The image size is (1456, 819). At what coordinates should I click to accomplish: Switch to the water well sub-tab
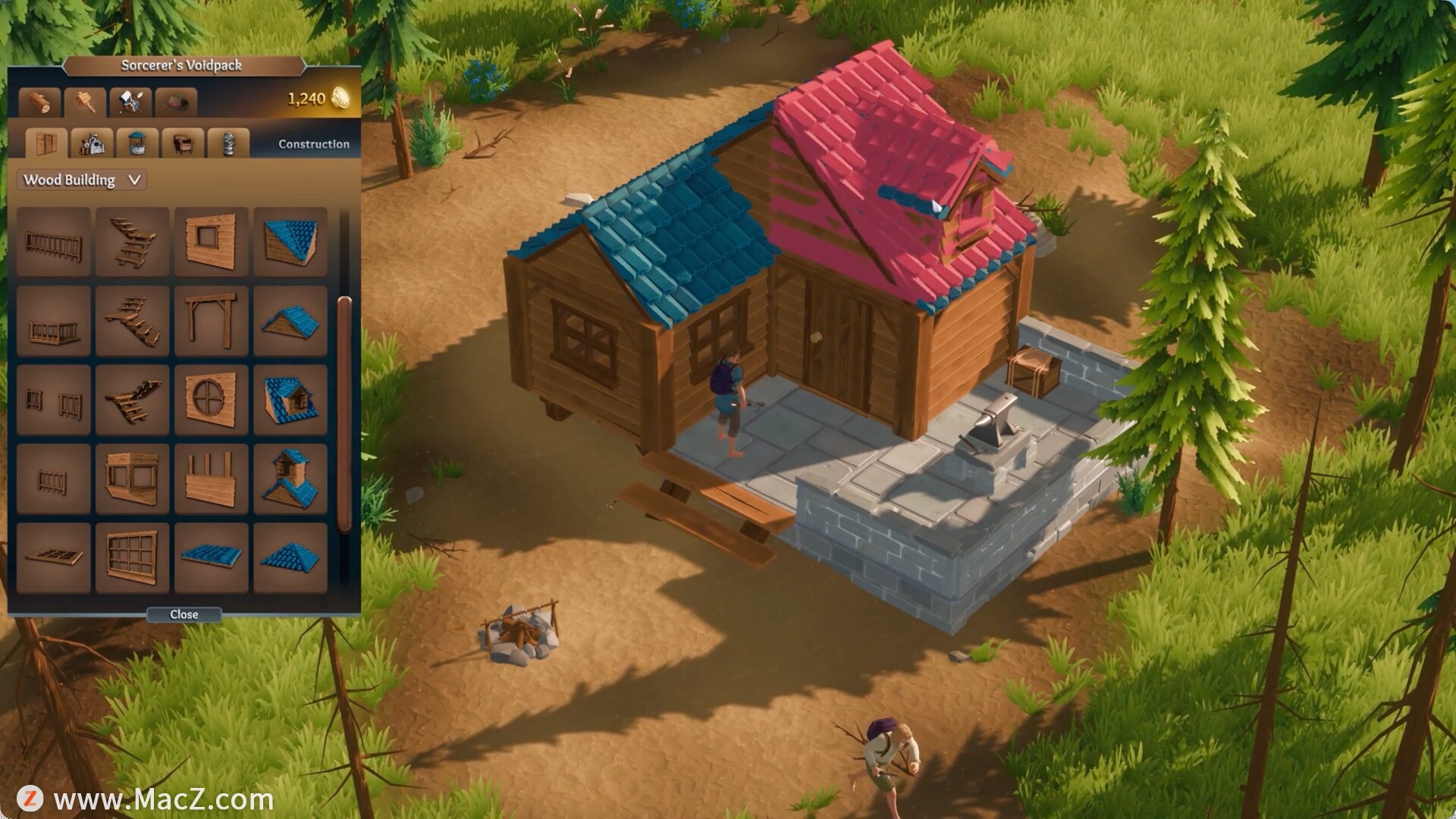pos(137,143)
